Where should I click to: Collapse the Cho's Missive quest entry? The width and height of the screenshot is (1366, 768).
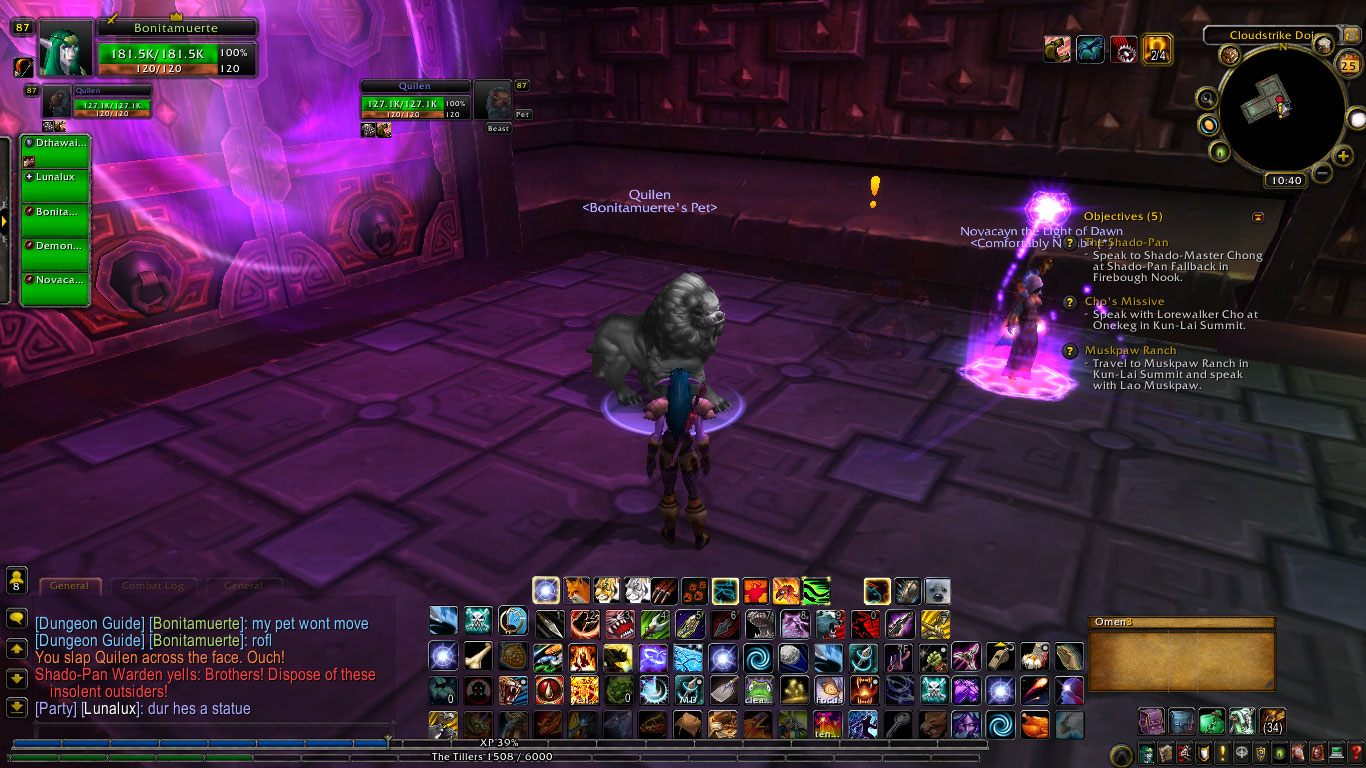point(1124,300)
